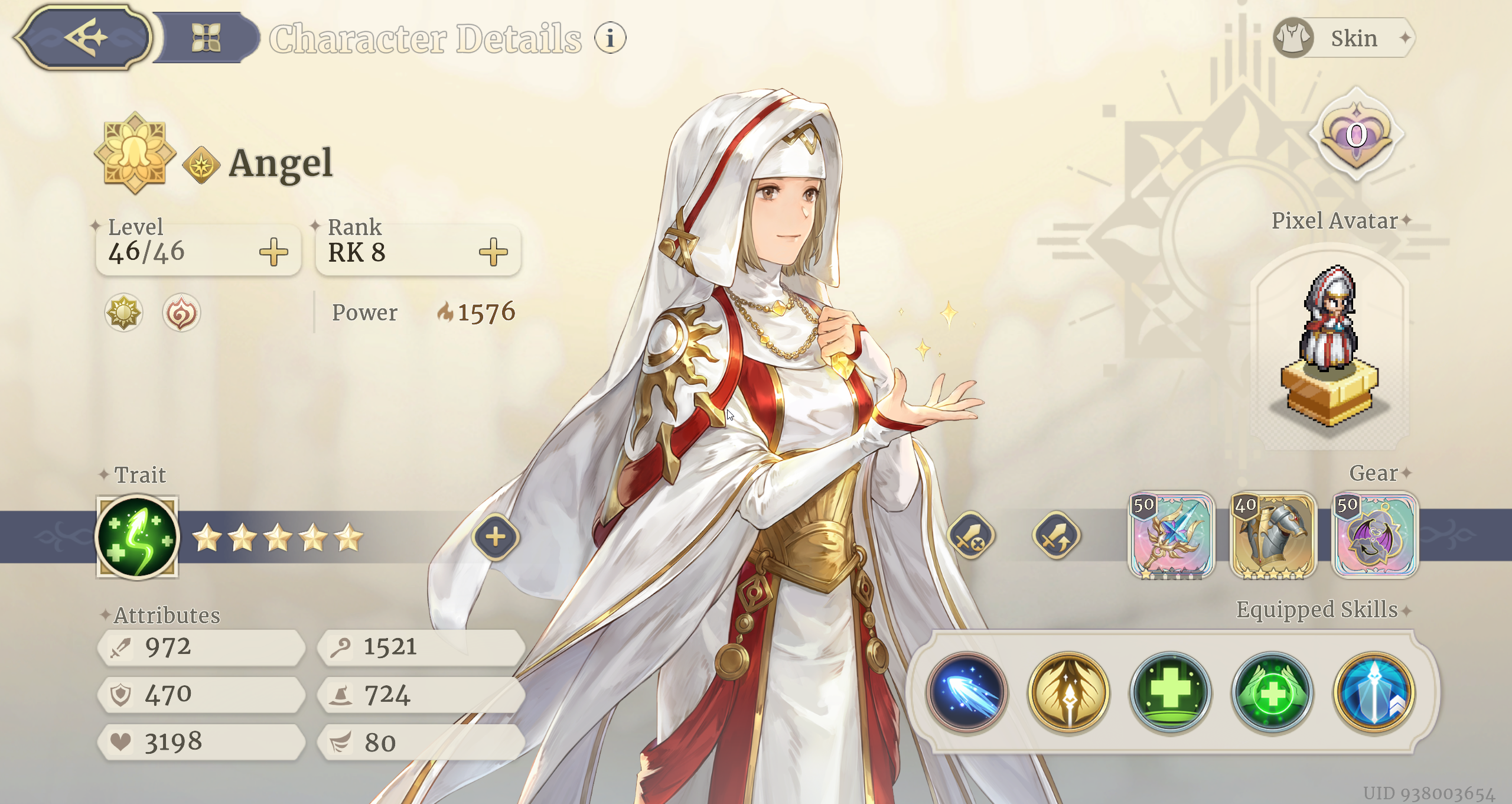1512x804 pixels.
Task: Tap the purple heart affinity icon
Action: tap(1356, 135)
